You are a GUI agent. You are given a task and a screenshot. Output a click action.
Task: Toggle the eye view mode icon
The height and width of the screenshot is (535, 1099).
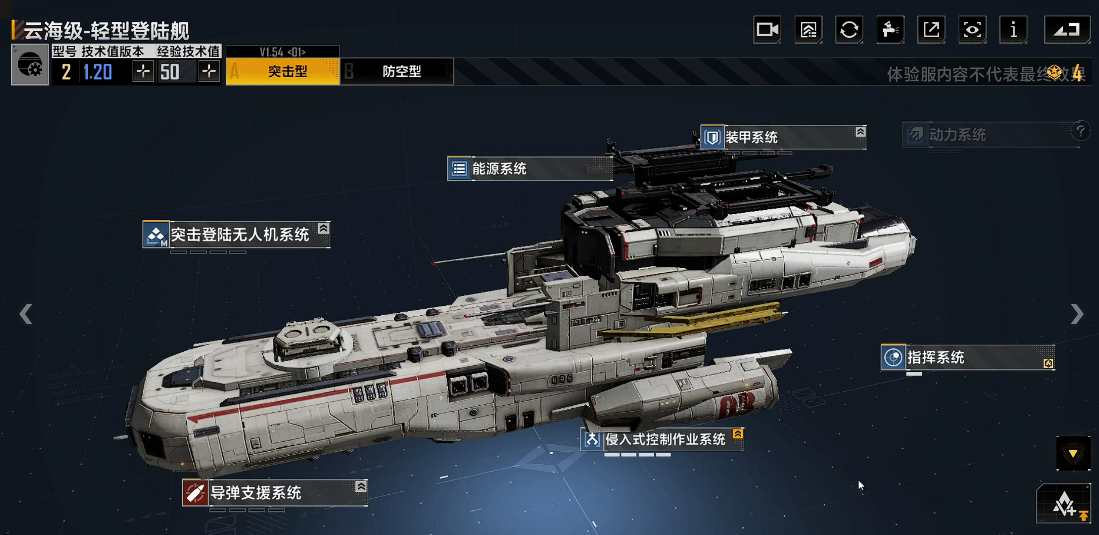click(x=972, y=30)
